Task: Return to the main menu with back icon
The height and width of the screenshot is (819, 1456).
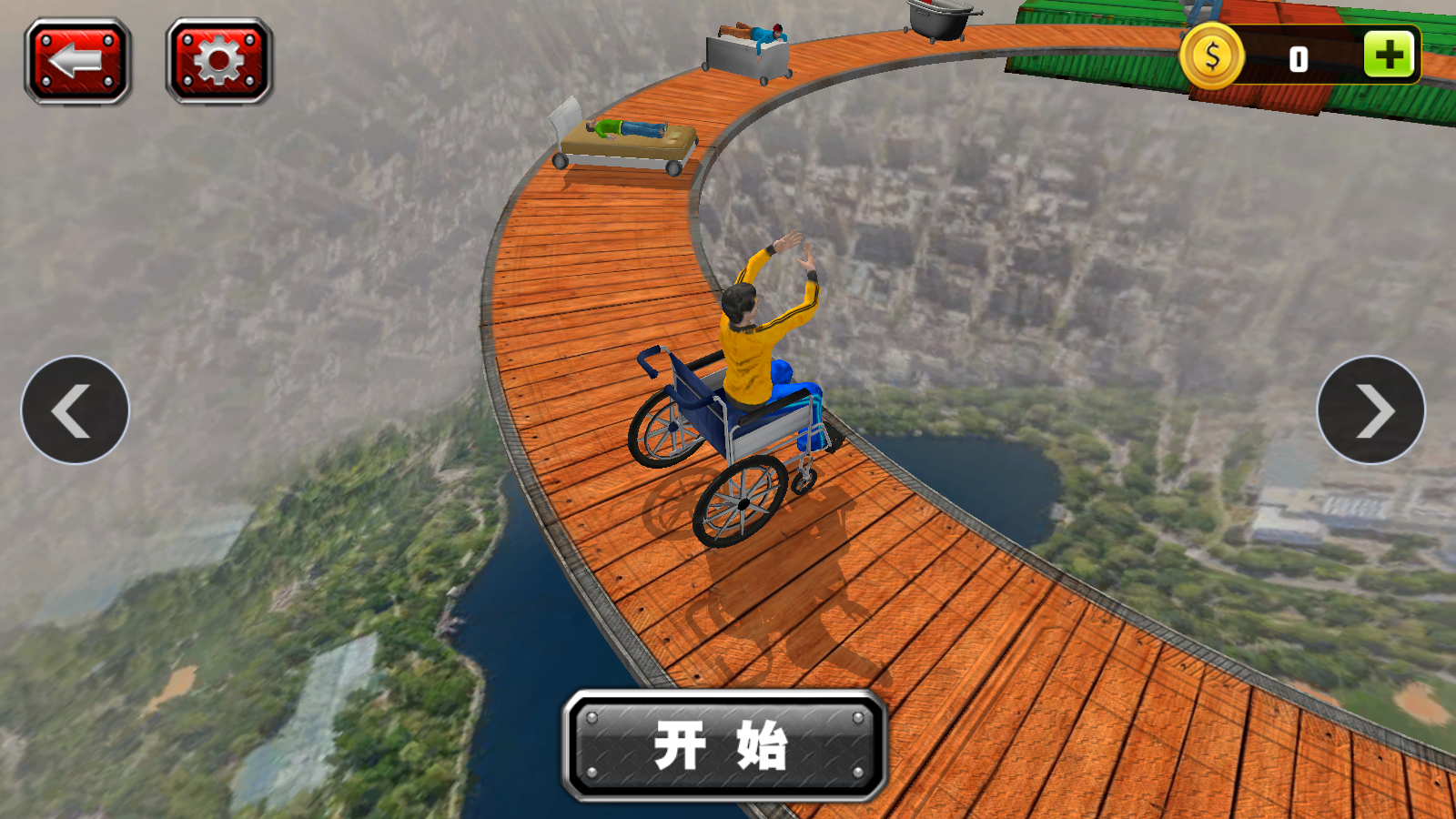Action: tap(76, 59)
